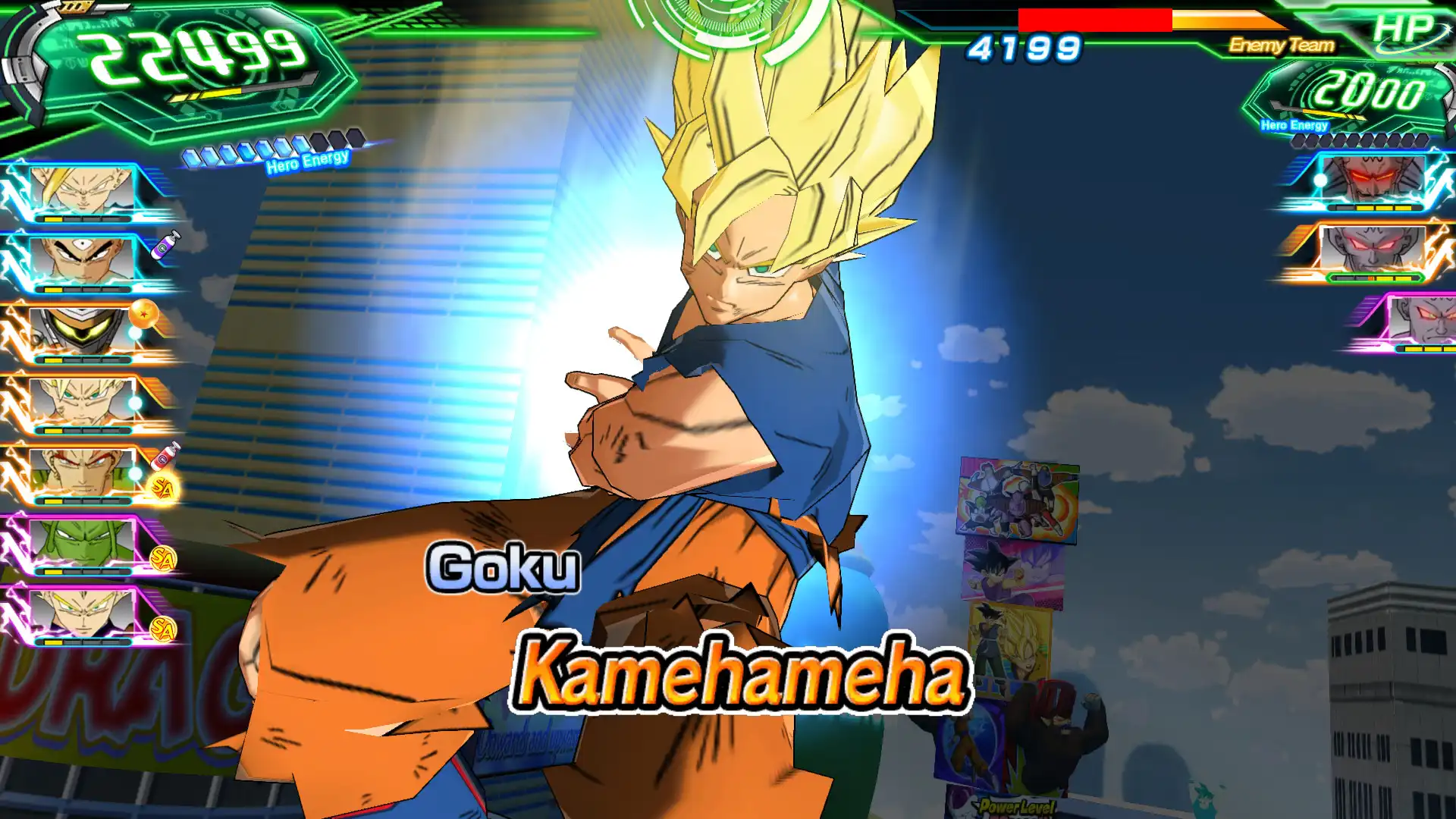Click the Enemy Team label near the HP bar
This screenshot has height=819, width=1456.
tap(1282, 45)
